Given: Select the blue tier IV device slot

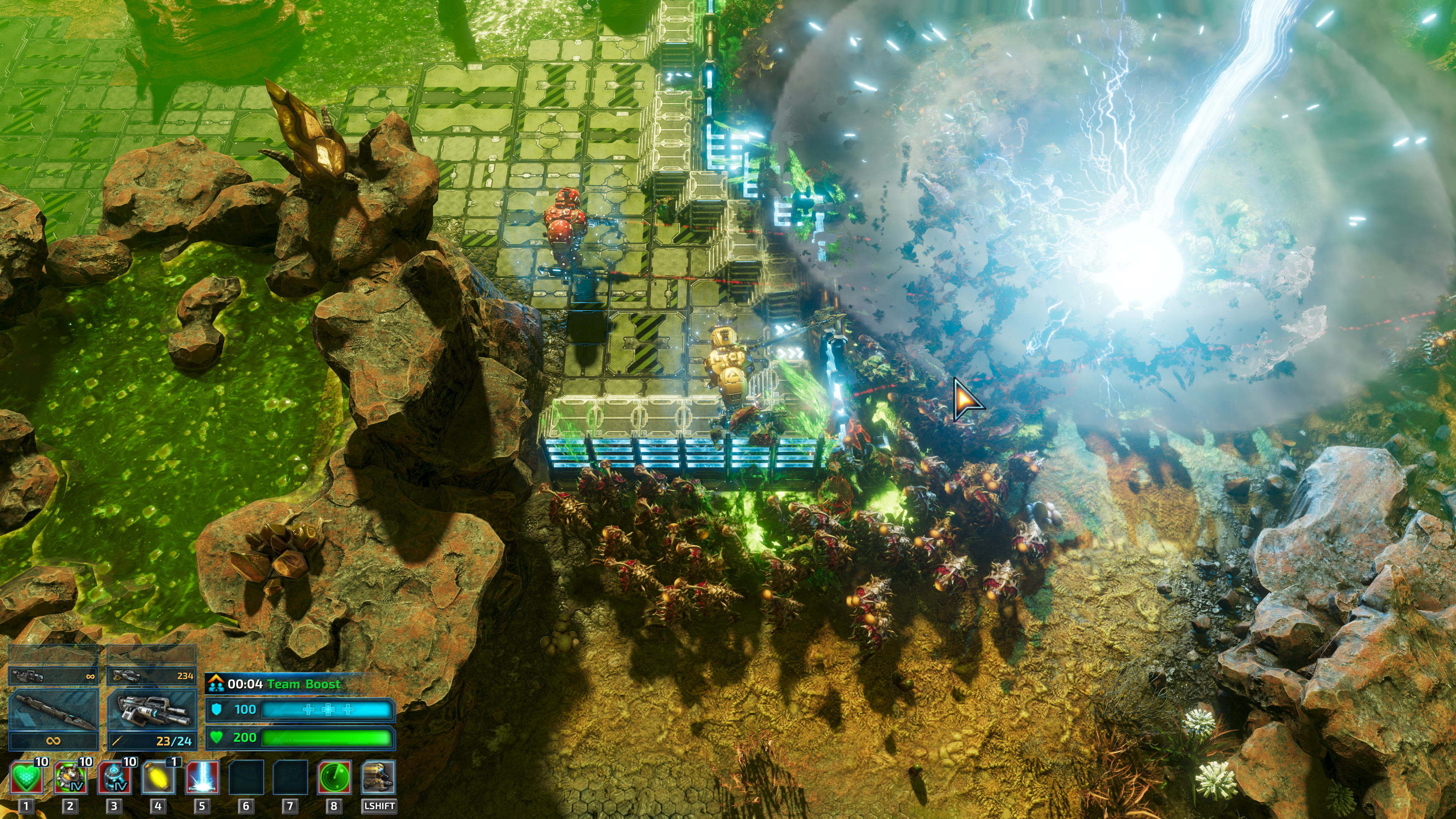Looking at the screenshot, I should (x=114, y=778).
